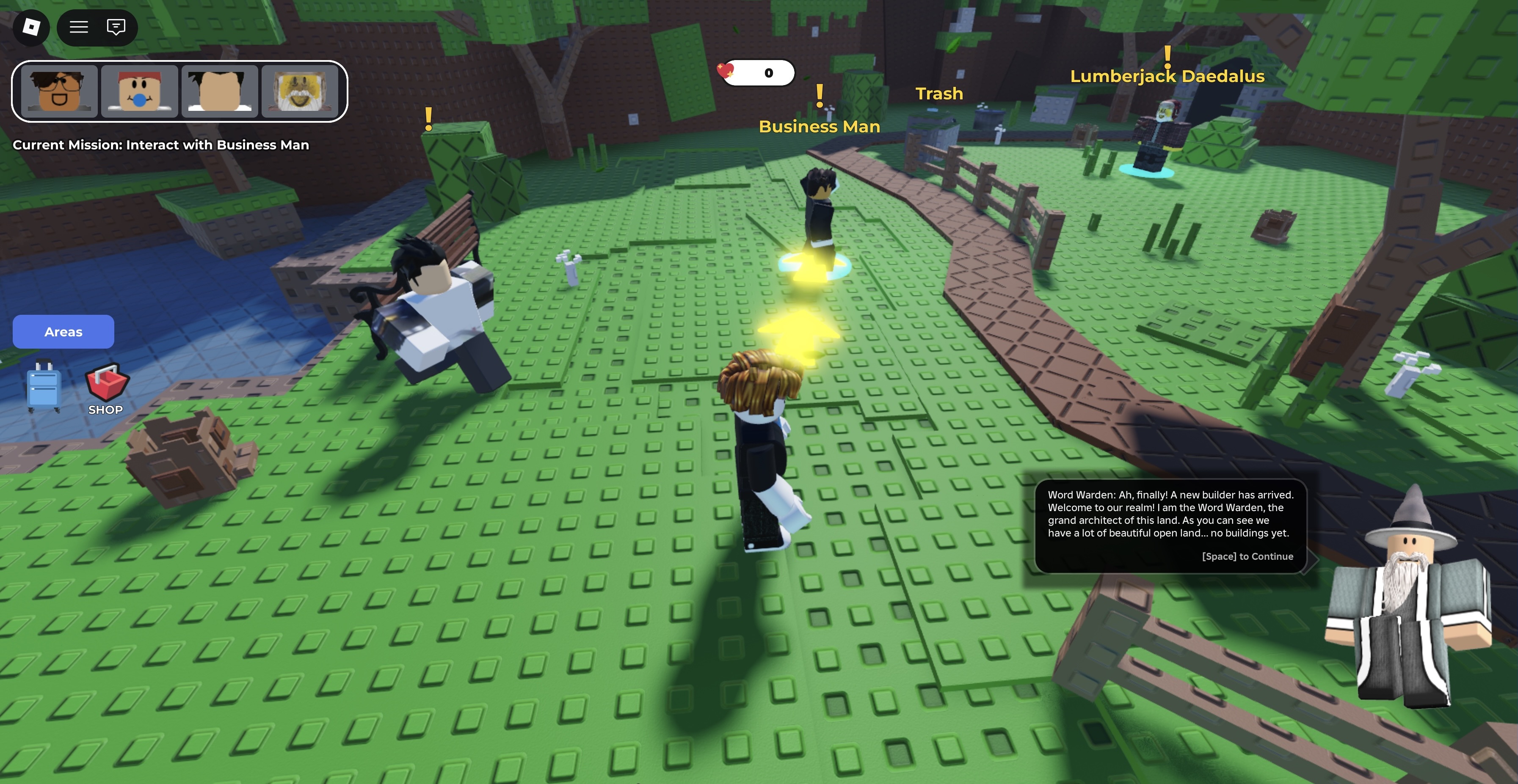Open the hamburger list menu
The image size is (1518, 784).
78,27
